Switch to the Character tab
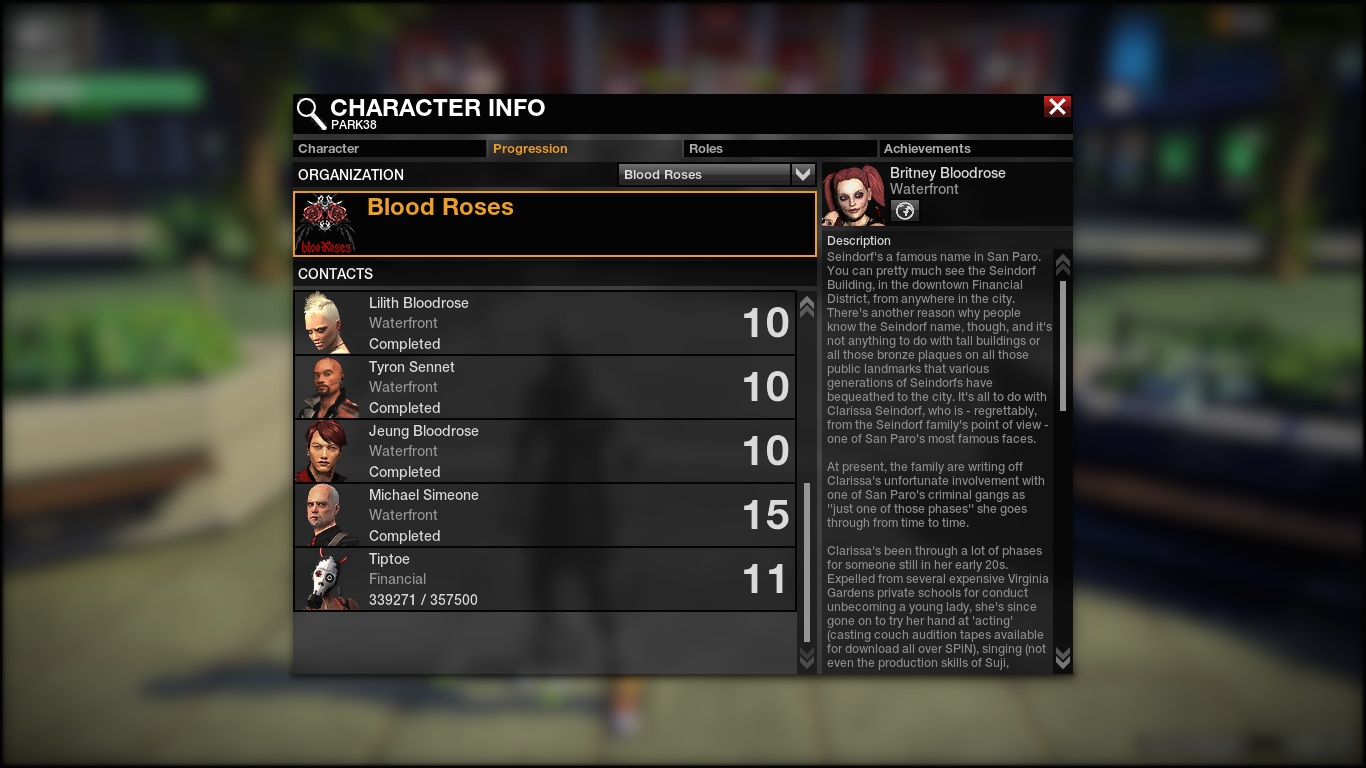The width and height of the screenshot is (1366, 768). click(389, 149)
